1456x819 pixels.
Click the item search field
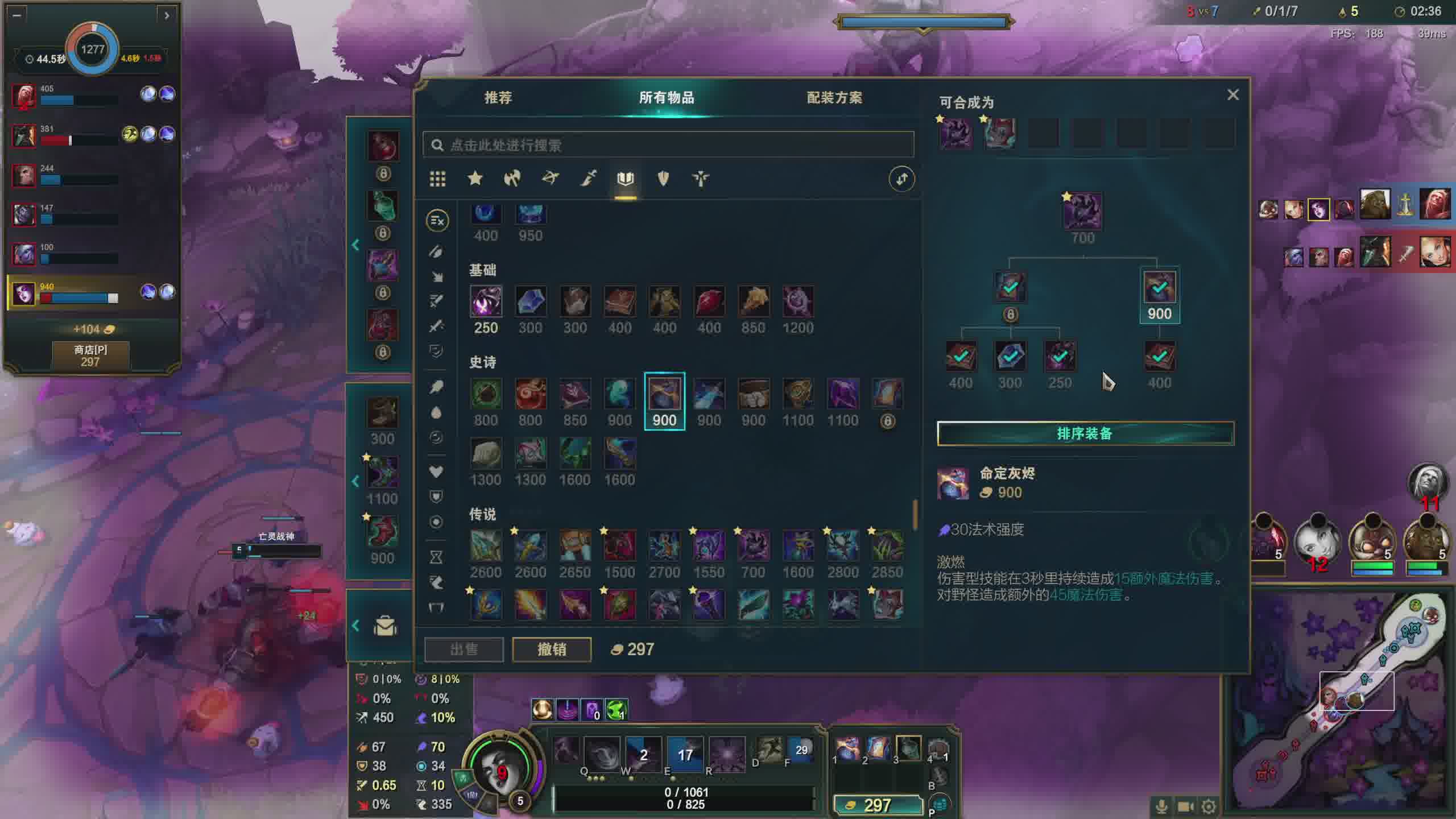pos(668,145)
